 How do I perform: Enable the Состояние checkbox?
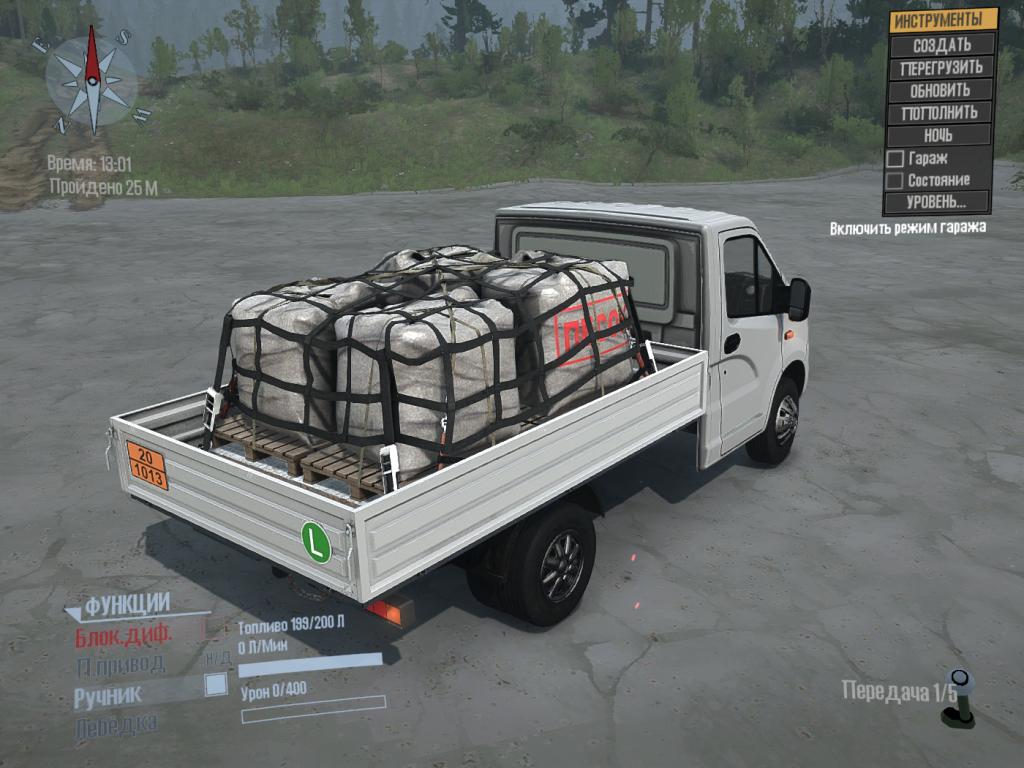point(896,181)
